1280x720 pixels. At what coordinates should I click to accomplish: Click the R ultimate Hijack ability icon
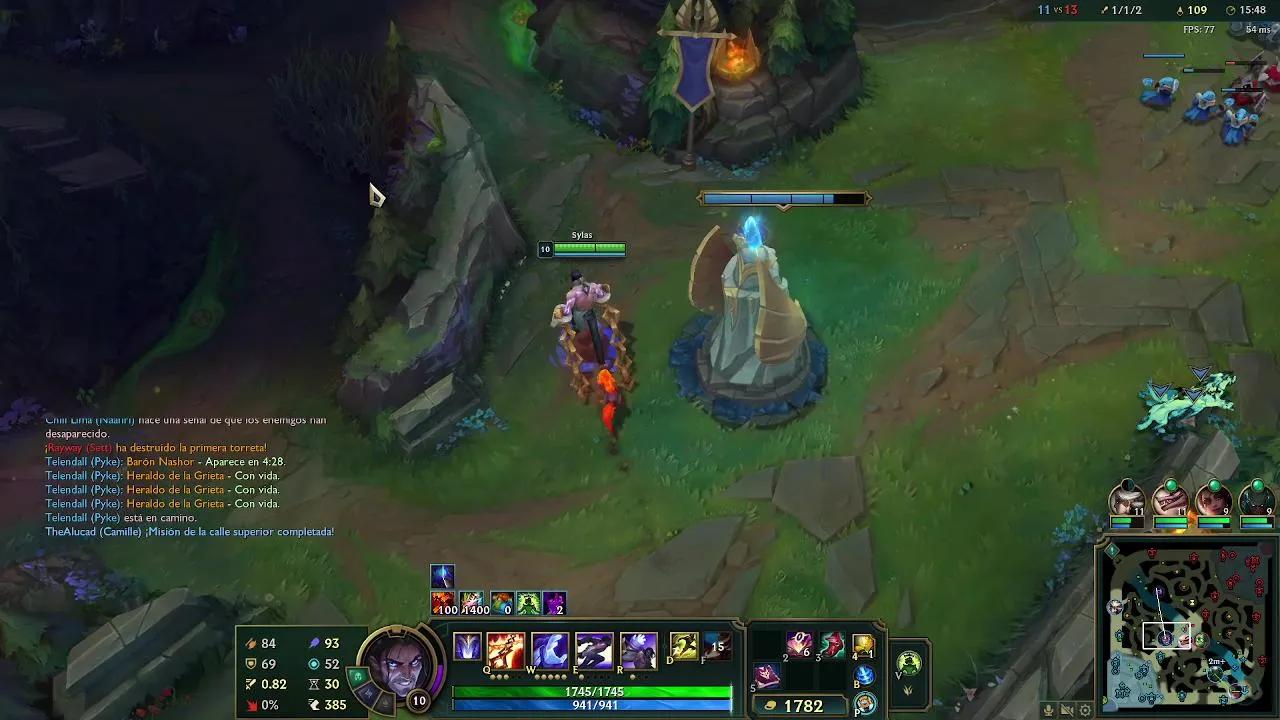tap(640, 646)
